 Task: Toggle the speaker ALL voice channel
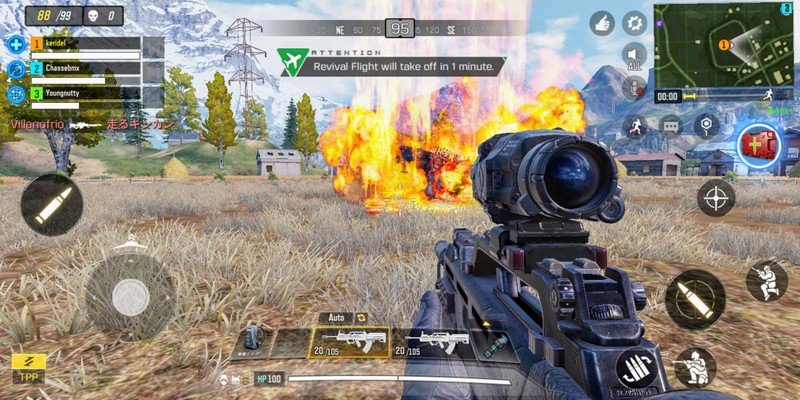pos(634,56)
